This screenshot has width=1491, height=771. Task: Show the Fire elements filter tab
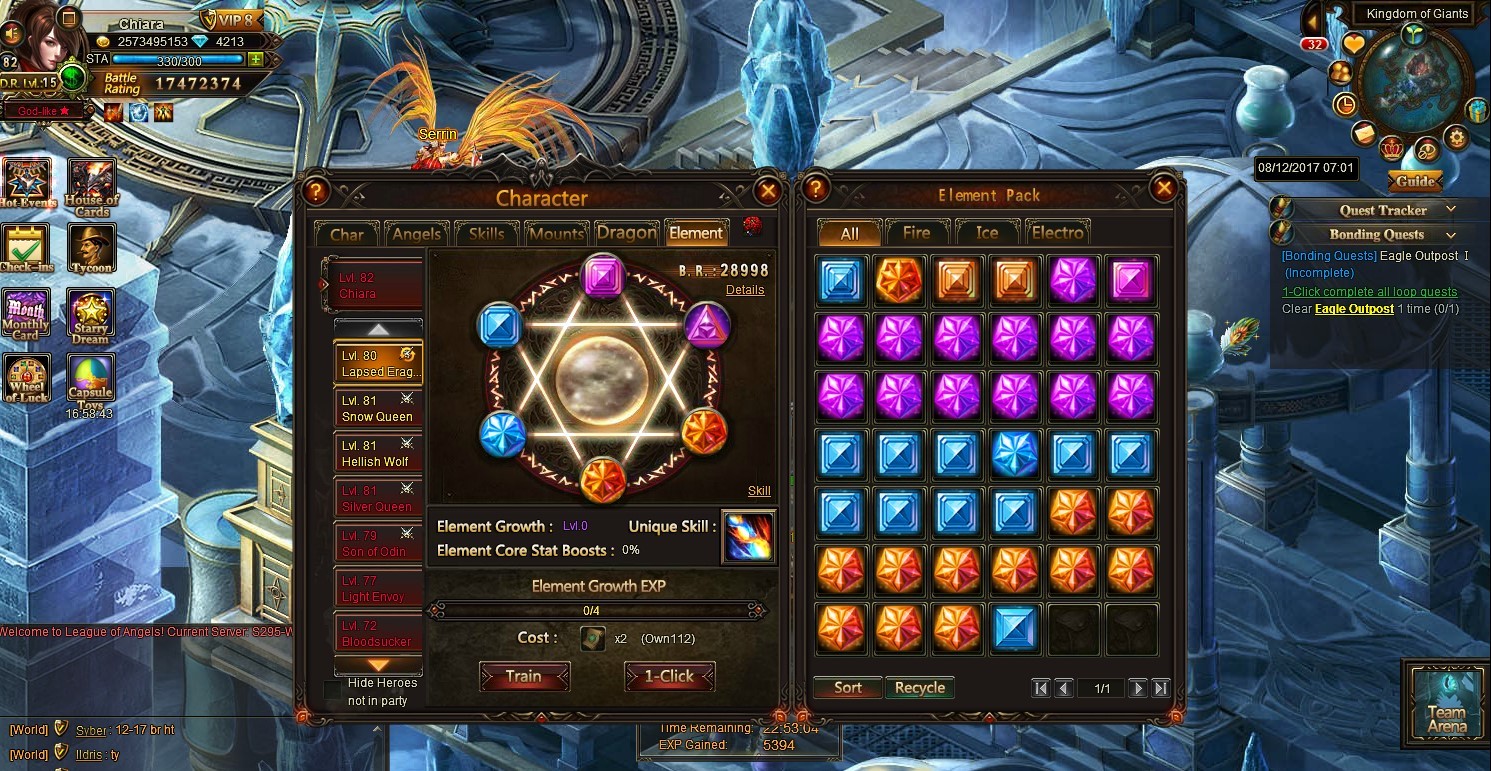[916, 233]
